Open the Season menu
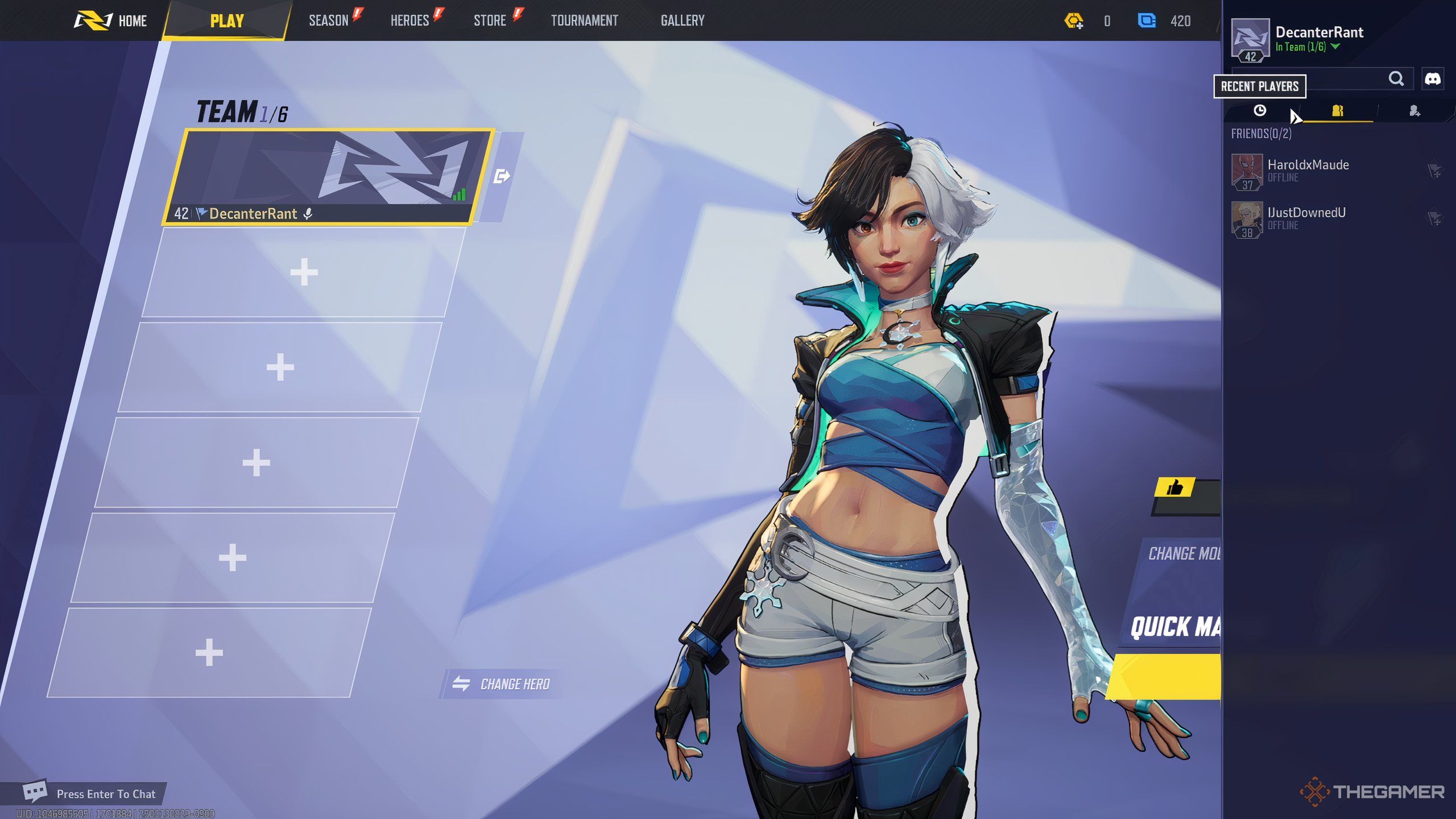Viewport: 1456px width, 819px height. (329, 21)
